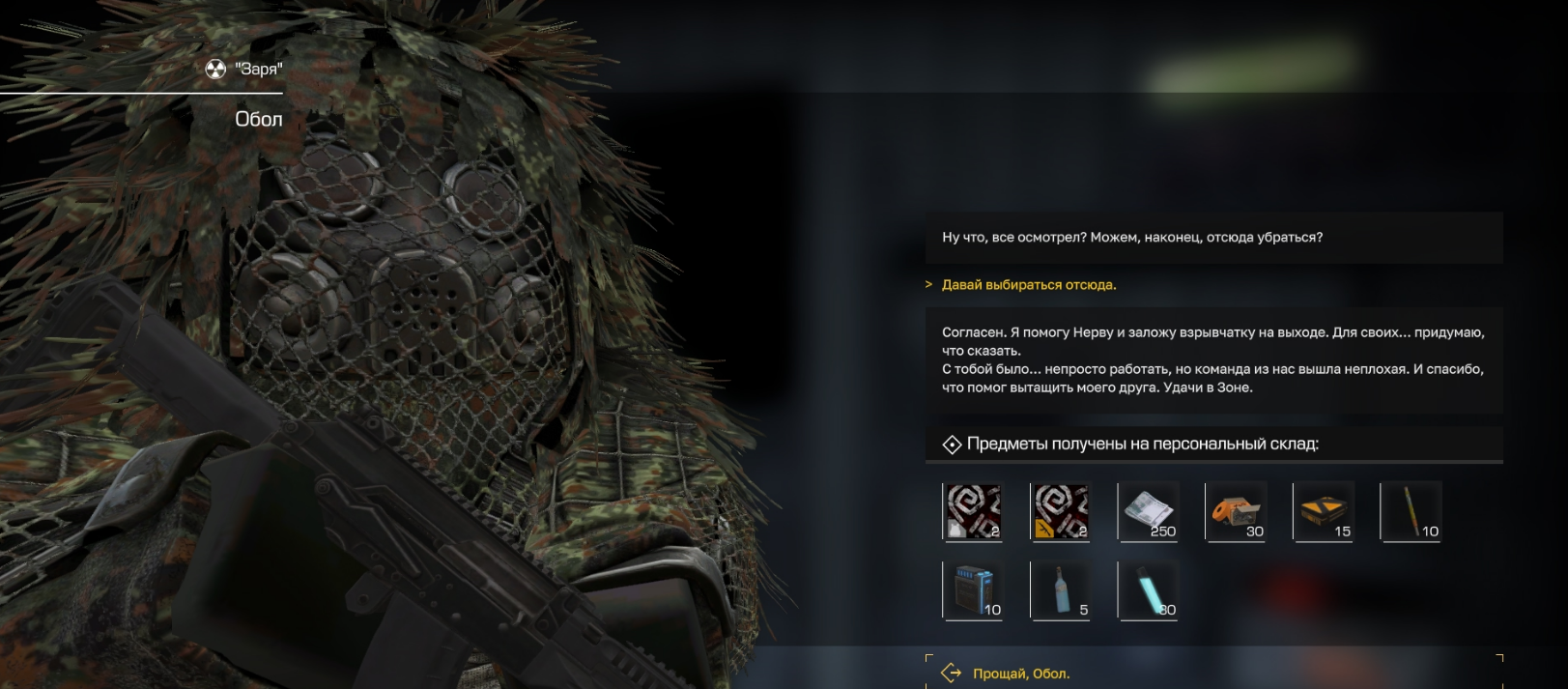Inspect the 250 banknotes reward slot

point(1147,511)
